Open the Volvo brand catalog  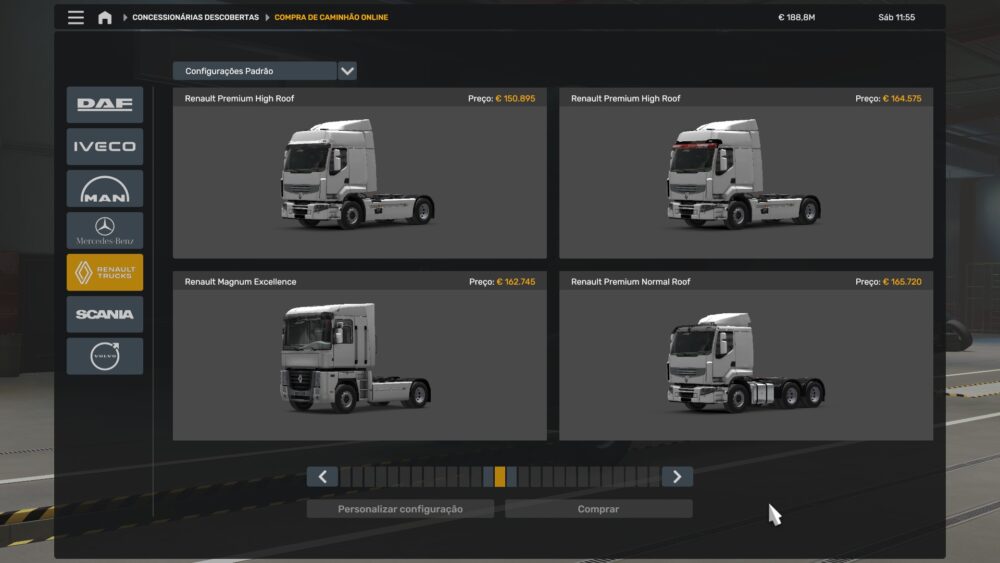[105, 356]
